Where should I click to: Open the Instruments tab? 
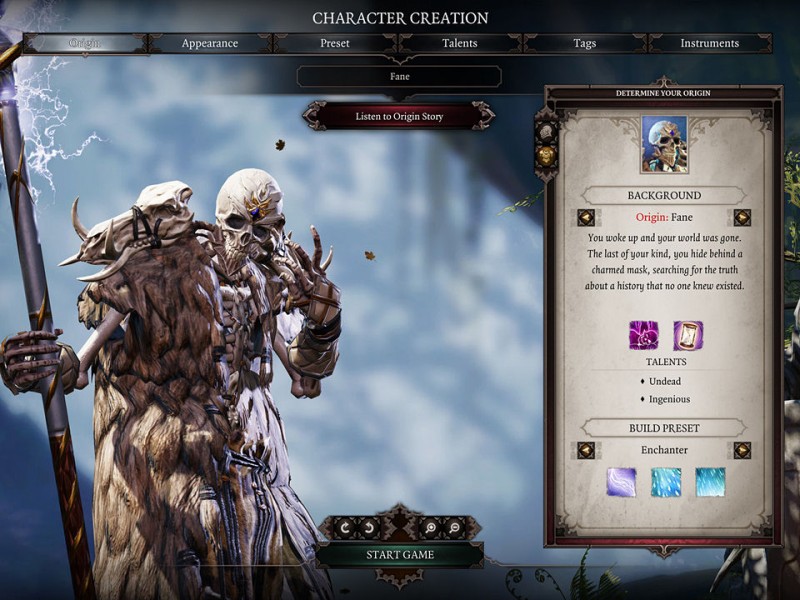coord(709,43)
